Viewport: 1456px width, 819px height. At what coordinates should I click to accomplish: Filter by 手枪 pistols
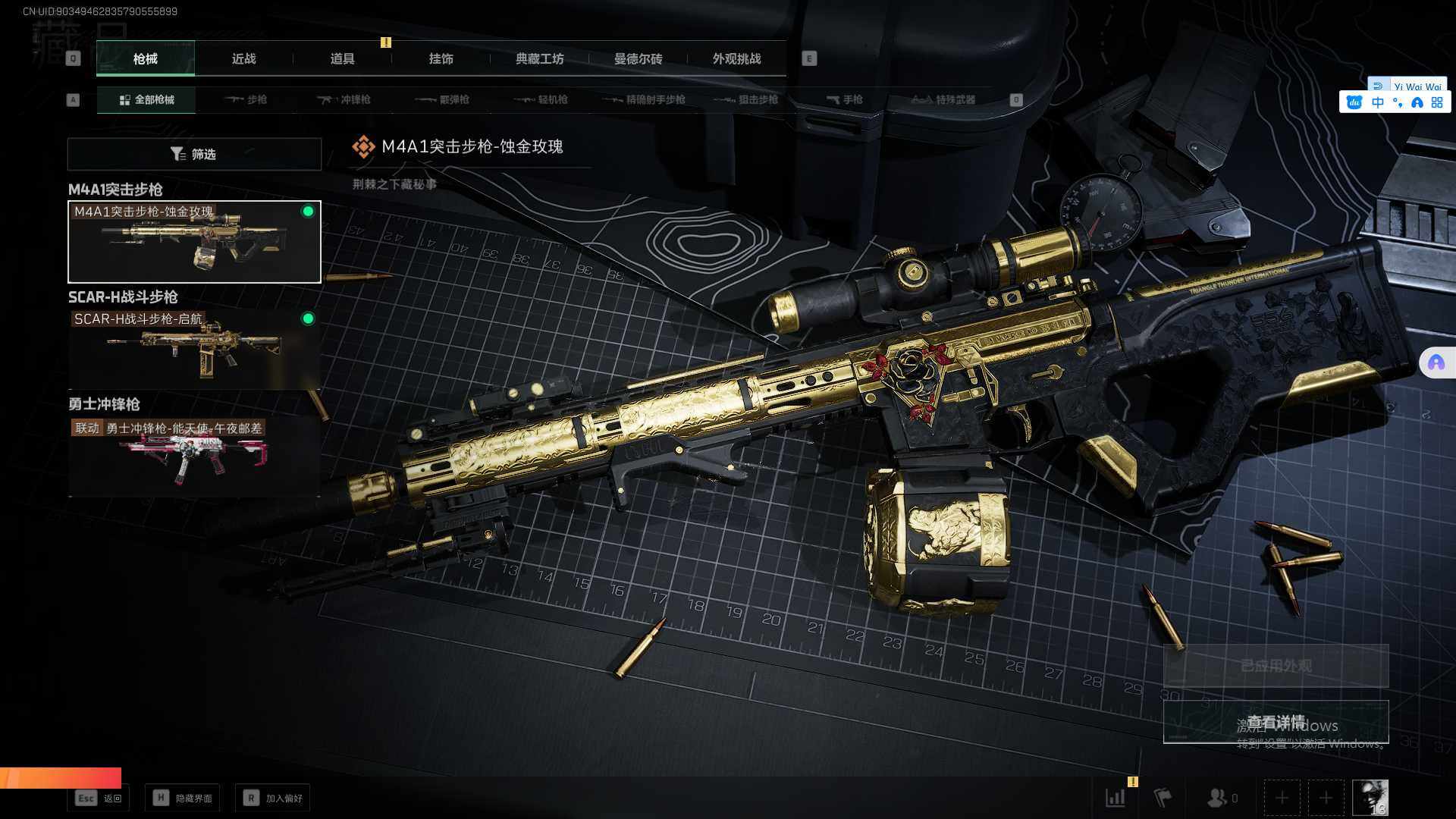pos(845,100)
